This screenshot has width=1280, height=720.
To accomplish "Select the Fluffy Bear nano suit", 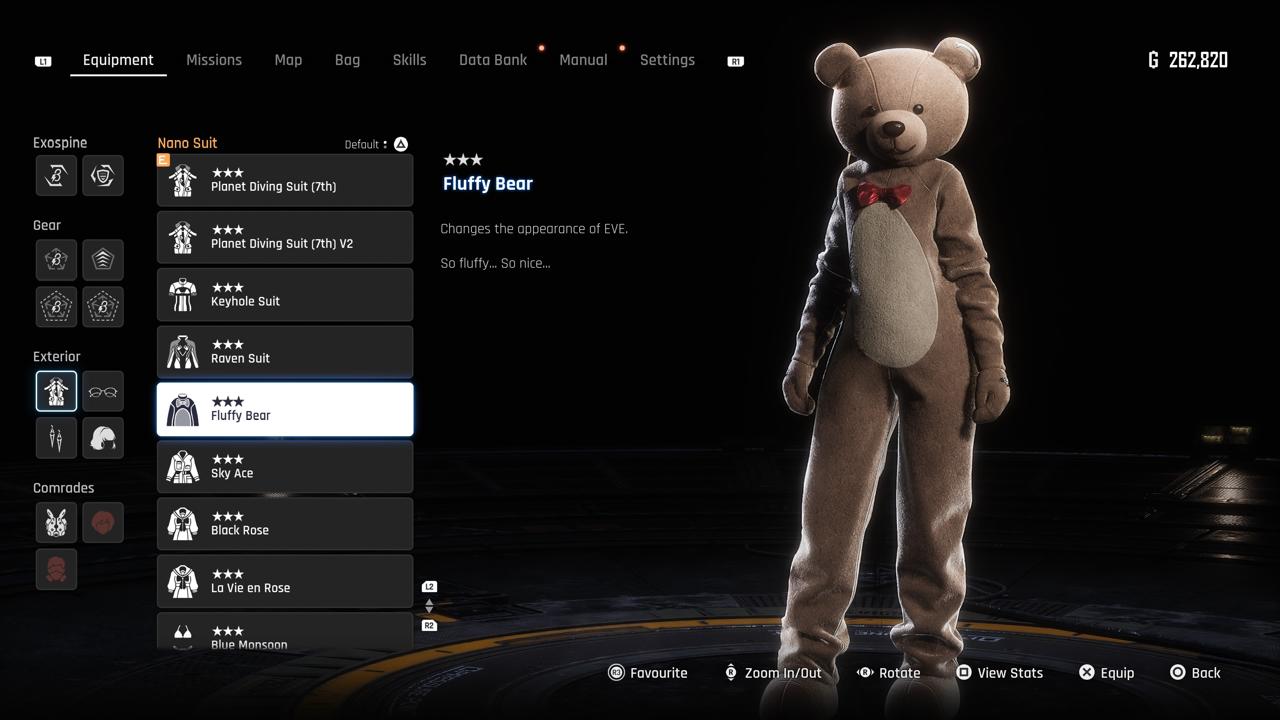I will click(285, 409).
